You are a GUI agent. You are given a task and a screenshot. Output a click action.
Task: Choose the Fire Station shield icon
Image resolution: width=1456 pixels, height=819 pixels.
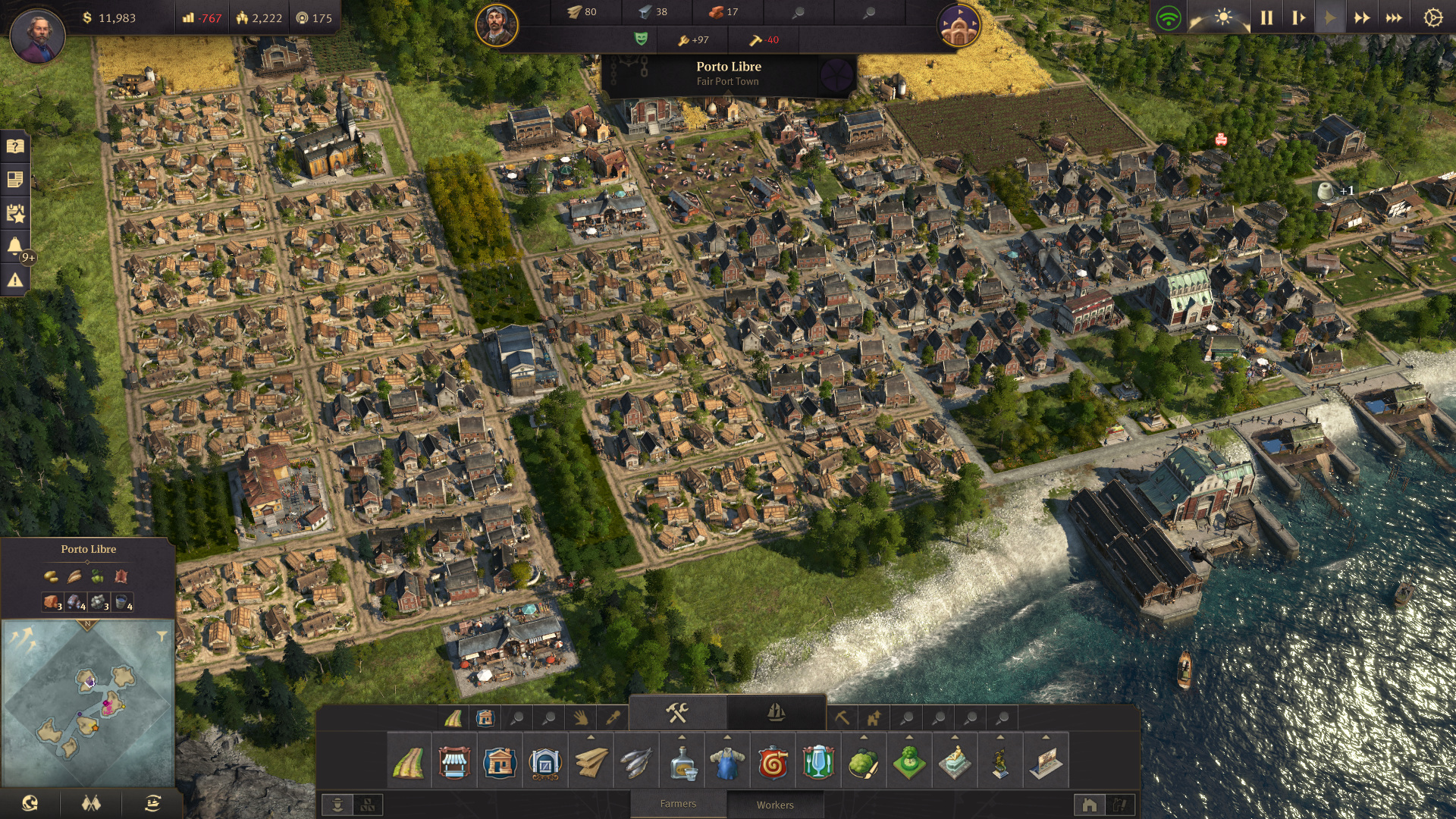click(x=773, y=763)
